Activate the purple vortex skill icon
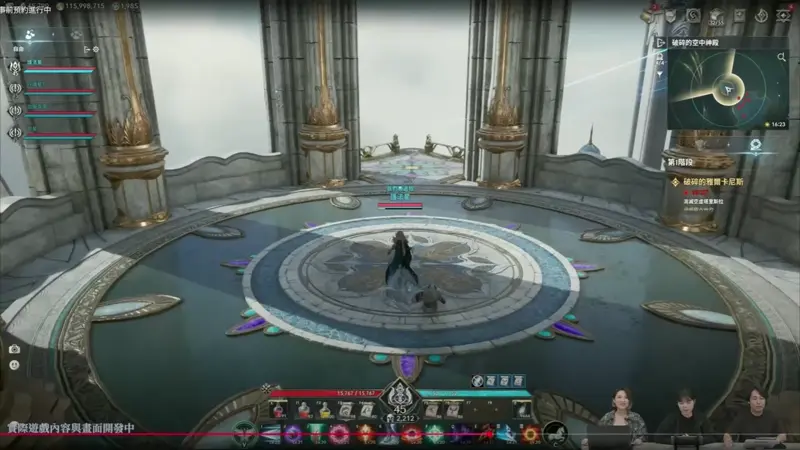Image resolution: width=800 pixels, height=450 pixels. (x=292, y=434)
